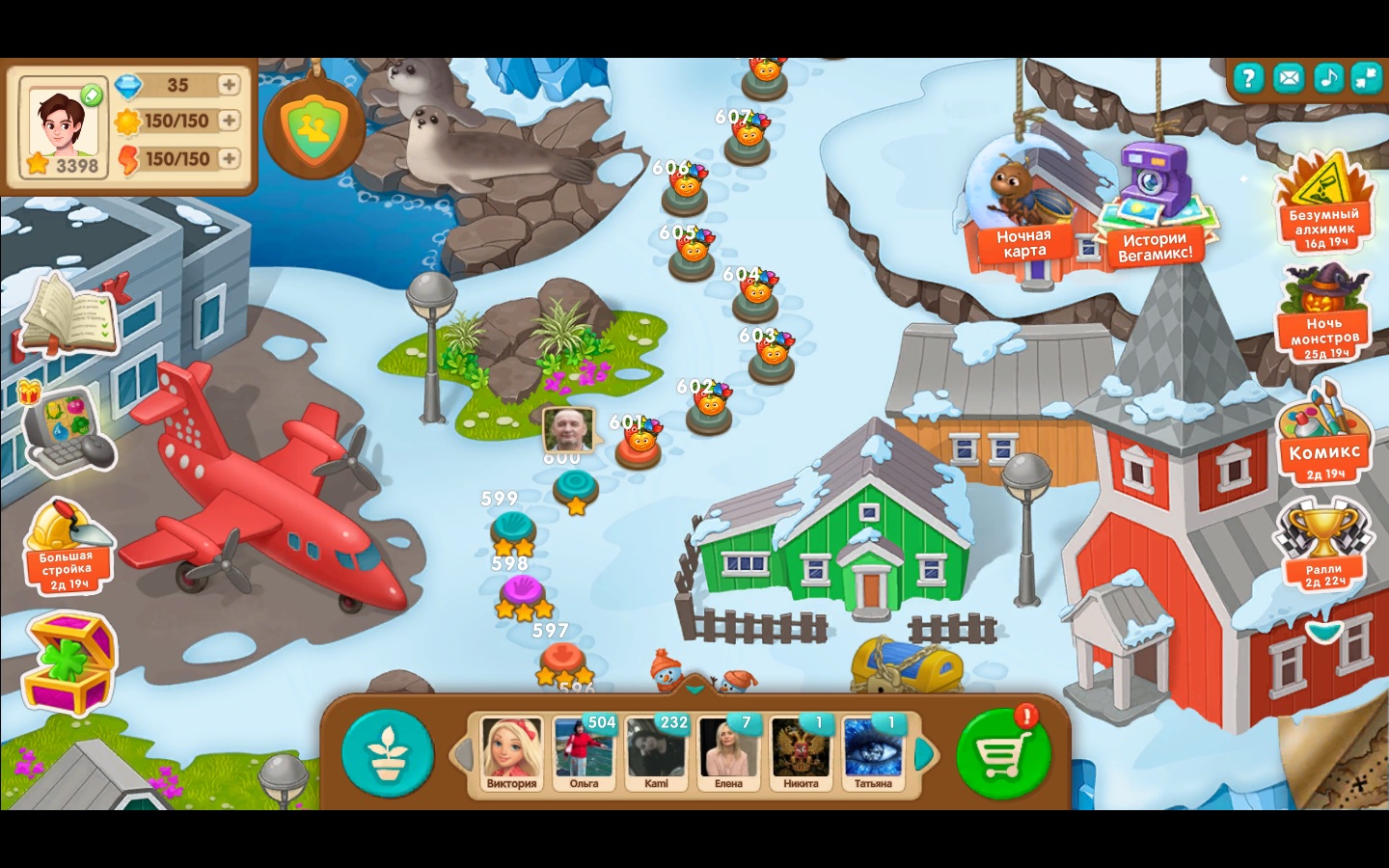The height and width of the screenshot is (868, 1389).
Task: Select friend Виктория in the friends bar
Action: [x=511, y=752]
